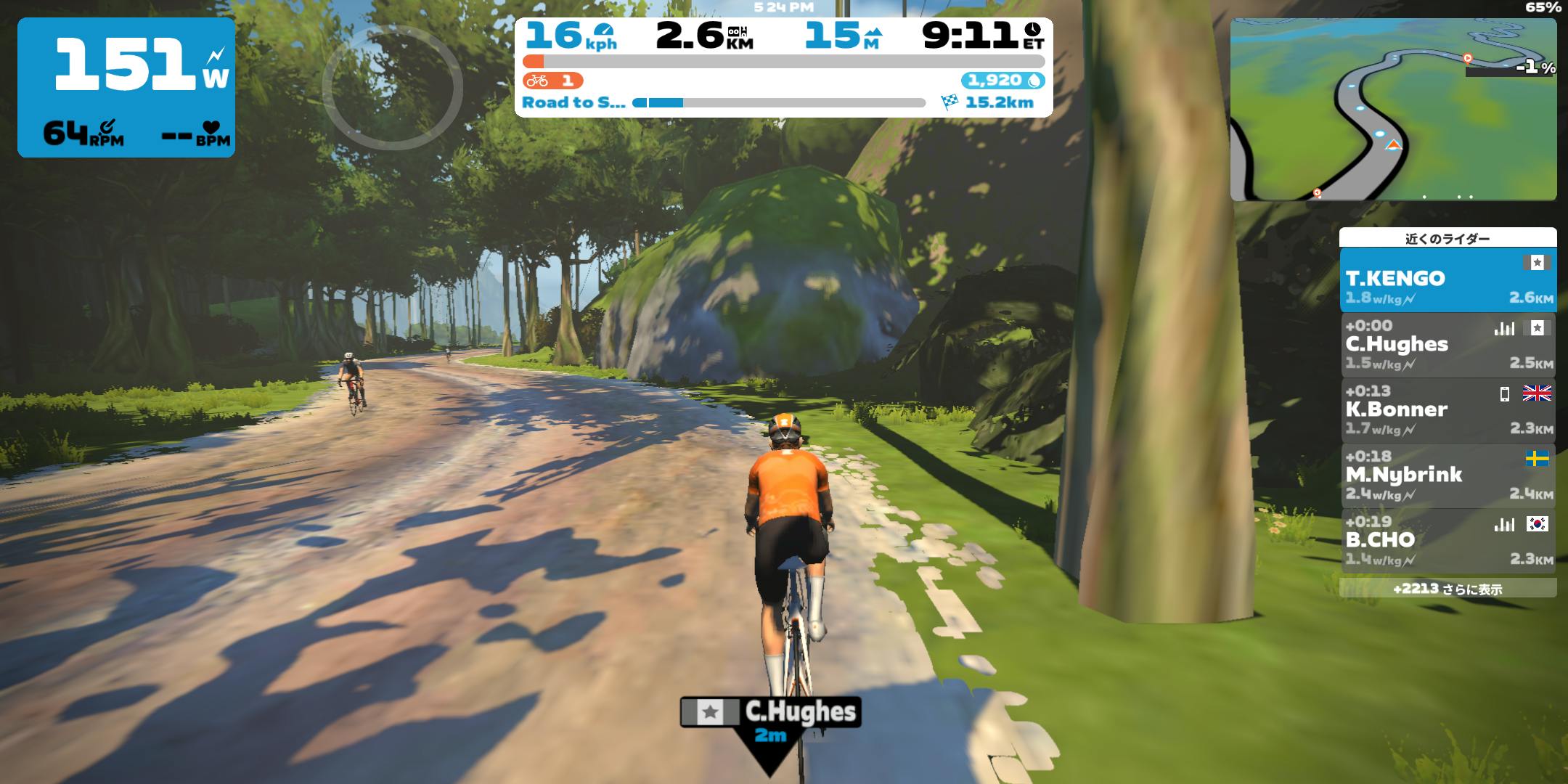Pick B.CHO from the nearby riders
The height and width of the screenshot is (784, 1568).
click(x=1447, y=541)
